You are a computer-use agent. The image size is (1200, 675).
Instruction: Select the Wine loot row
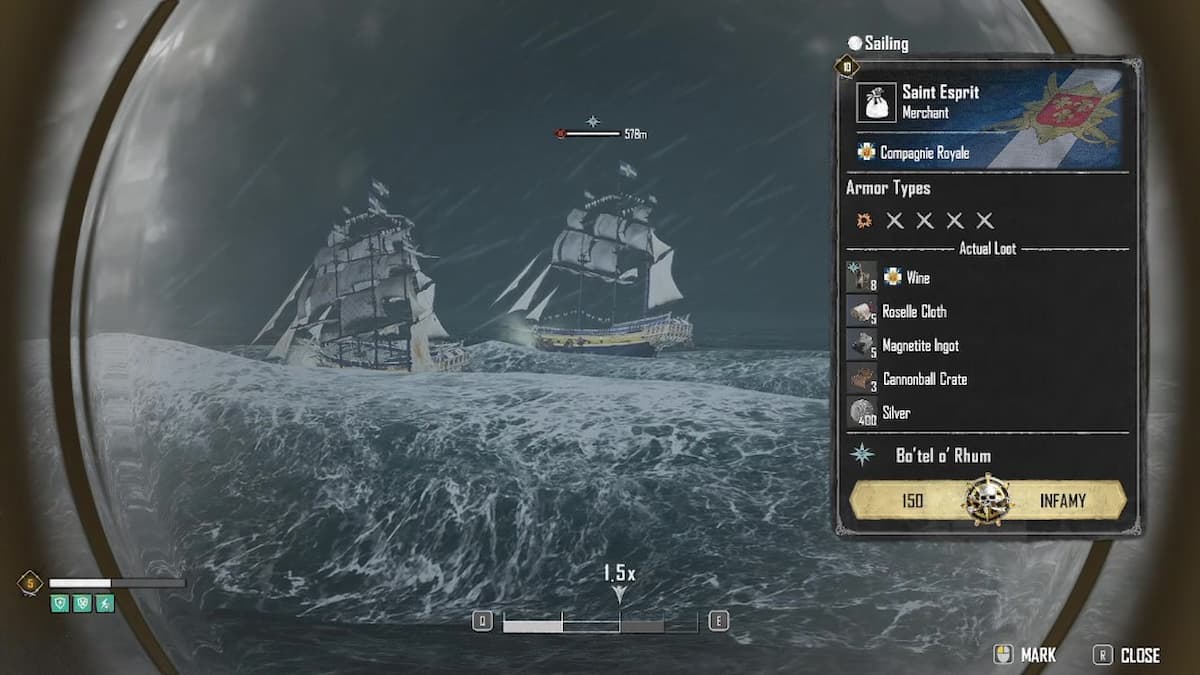point(917,277)
